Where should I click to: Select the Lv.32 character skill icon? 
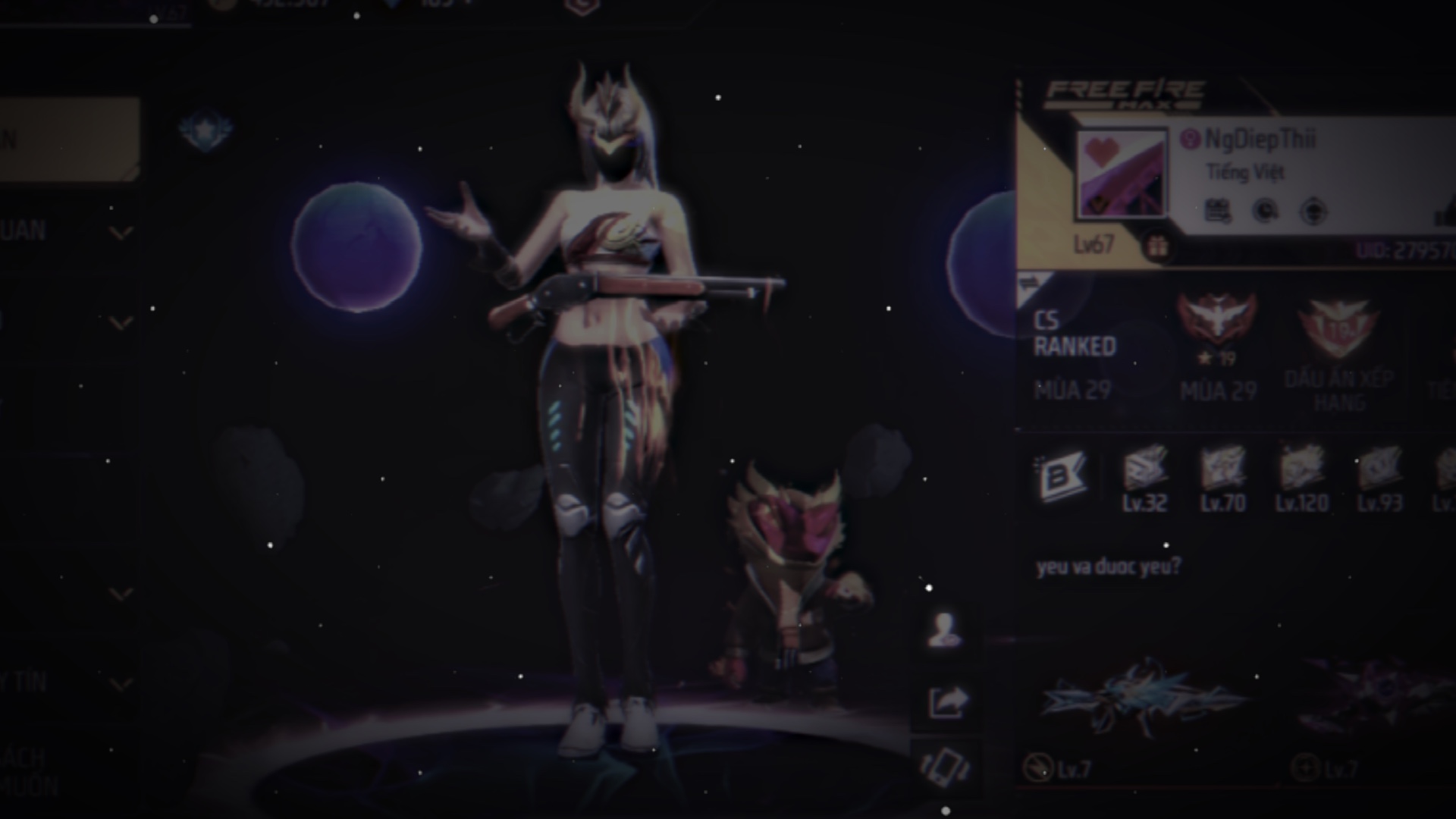[1144, 469]
